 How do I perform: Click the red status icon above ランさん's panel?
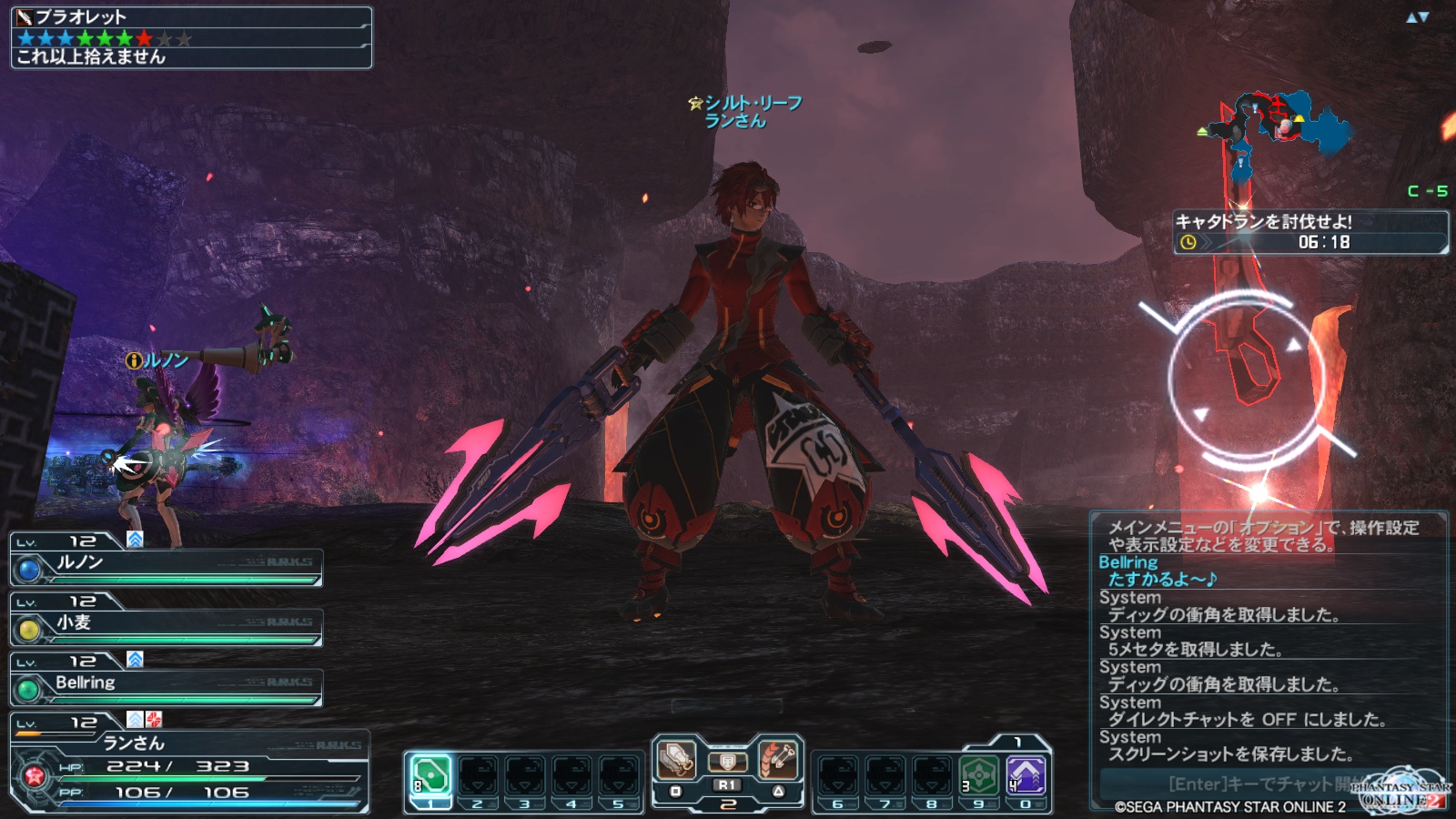coord(154,719)
